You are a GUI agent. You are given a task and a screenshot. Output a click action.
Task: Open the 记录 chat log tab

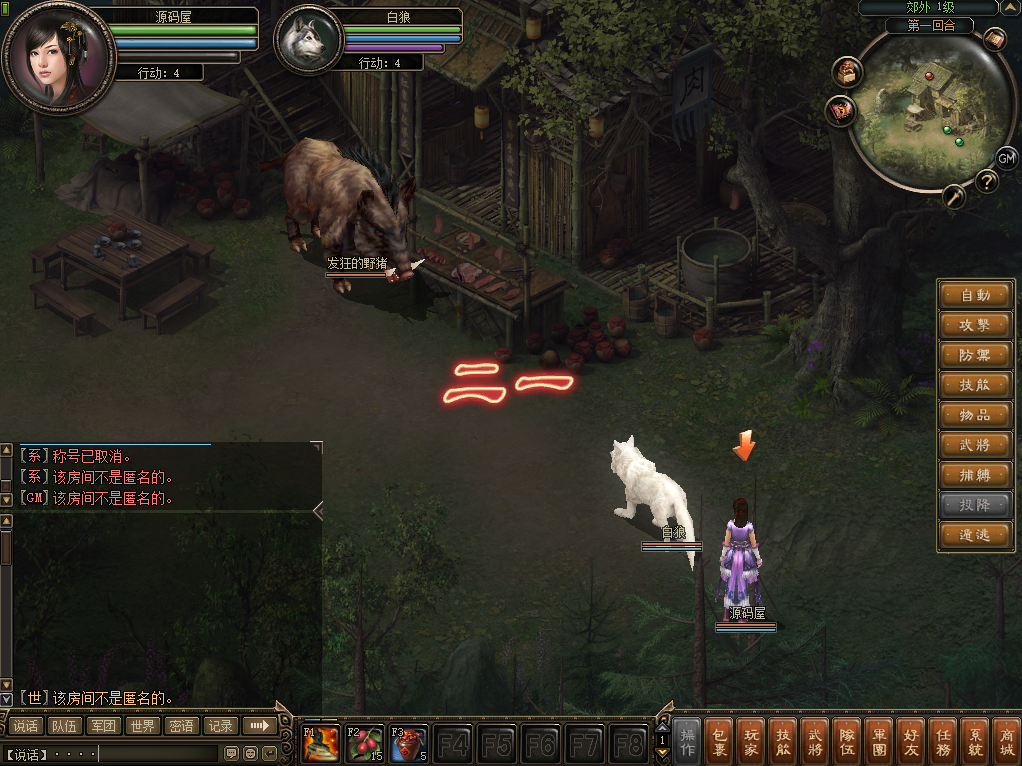[x=221, y=726]
